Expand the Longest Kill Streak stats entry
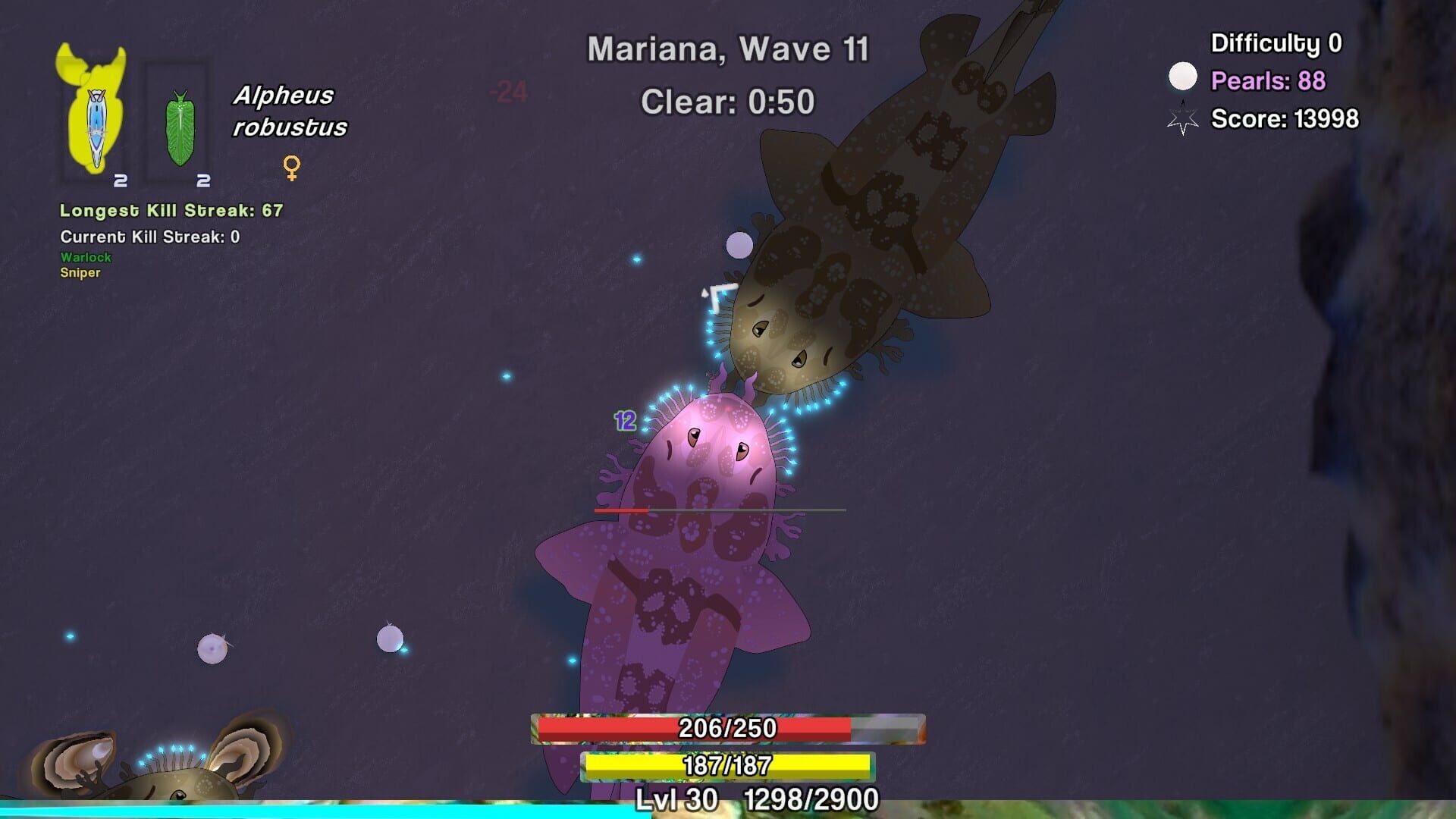This screenshot has width=1456, height=819. click(169, 211)
